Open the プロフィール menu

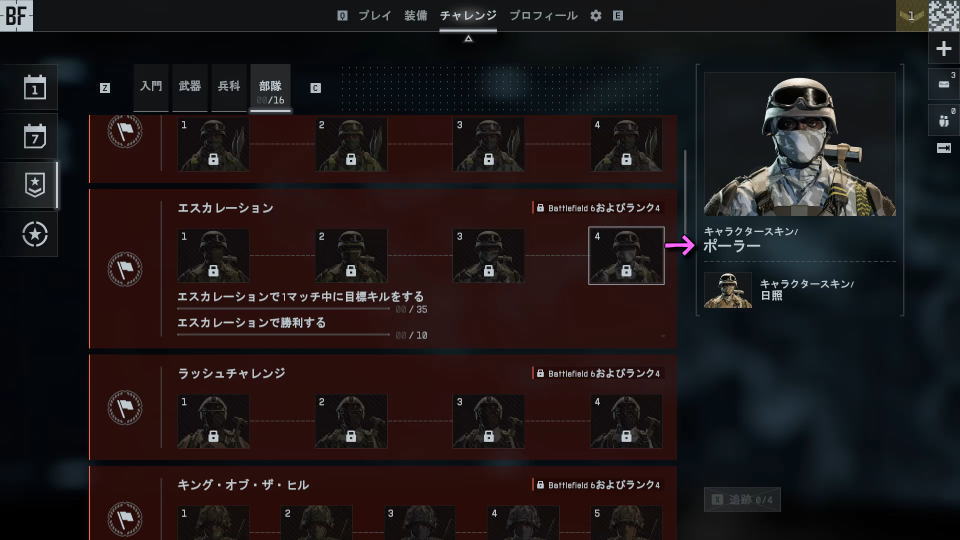pyautogui.click(x=543, y=16)
